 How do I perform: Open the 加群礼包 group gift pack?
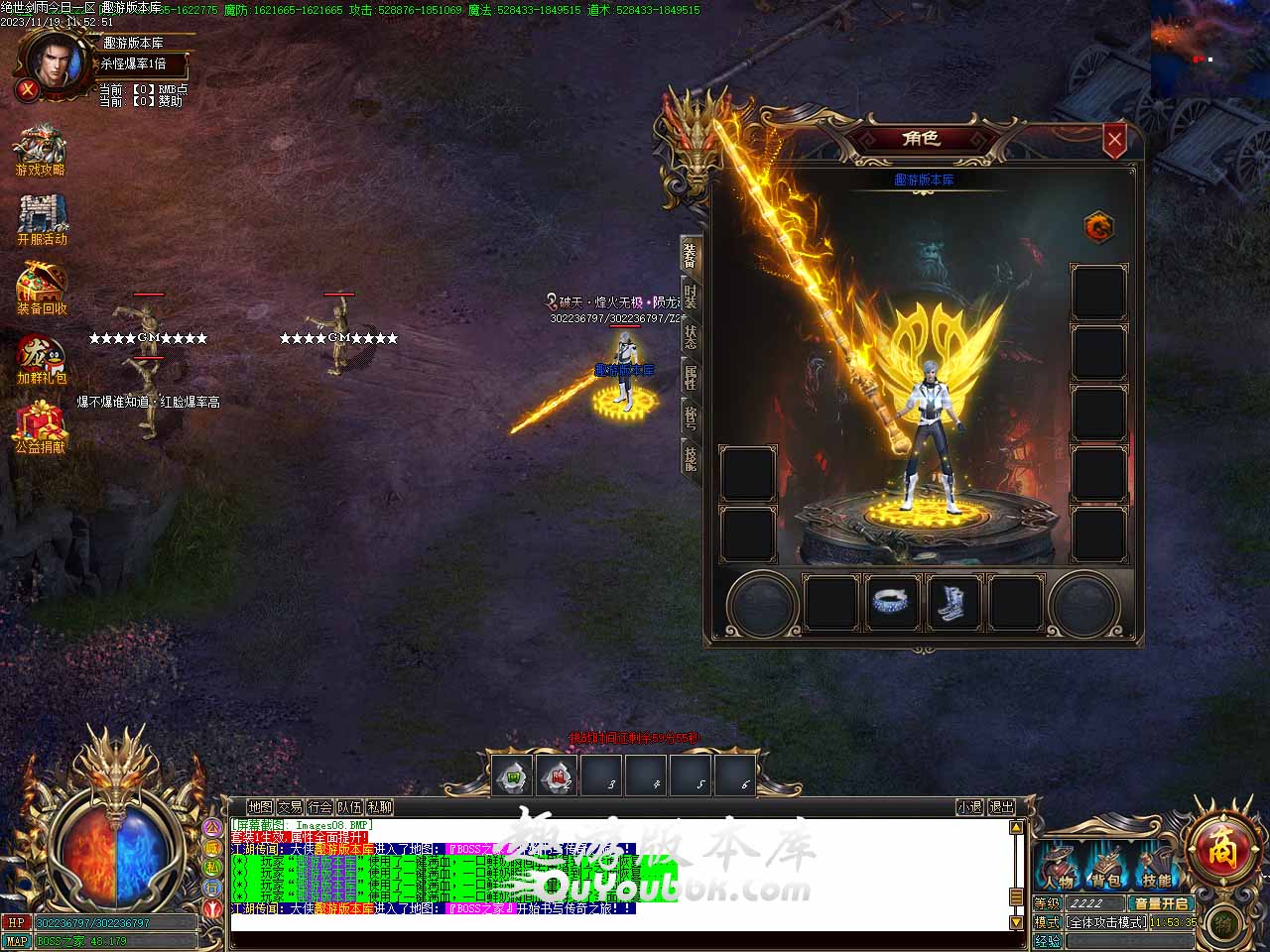click(x=42, y=360)
